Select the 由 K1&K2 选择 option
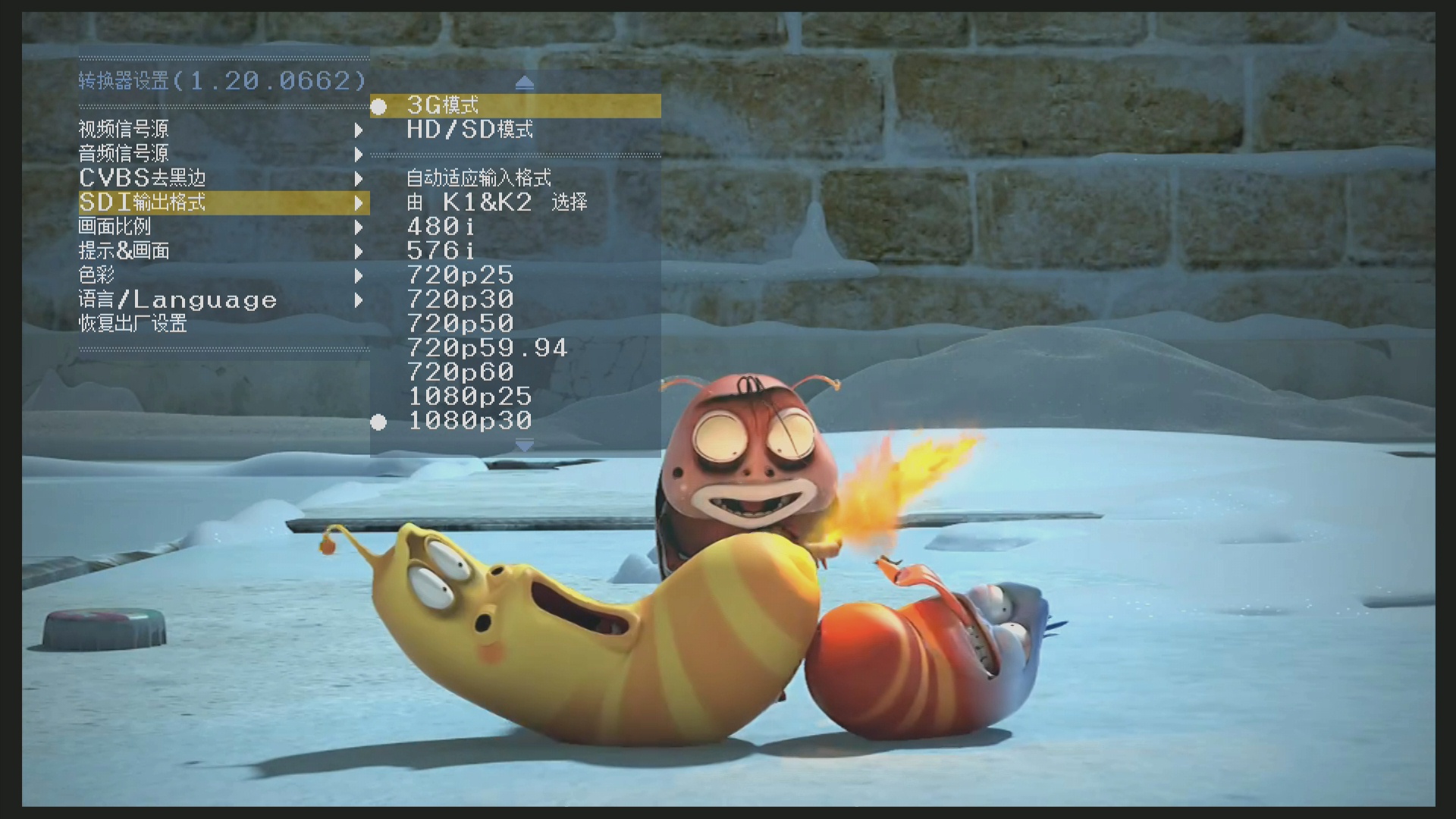Viewport: 1456px width, 819px height. point(497,202)
